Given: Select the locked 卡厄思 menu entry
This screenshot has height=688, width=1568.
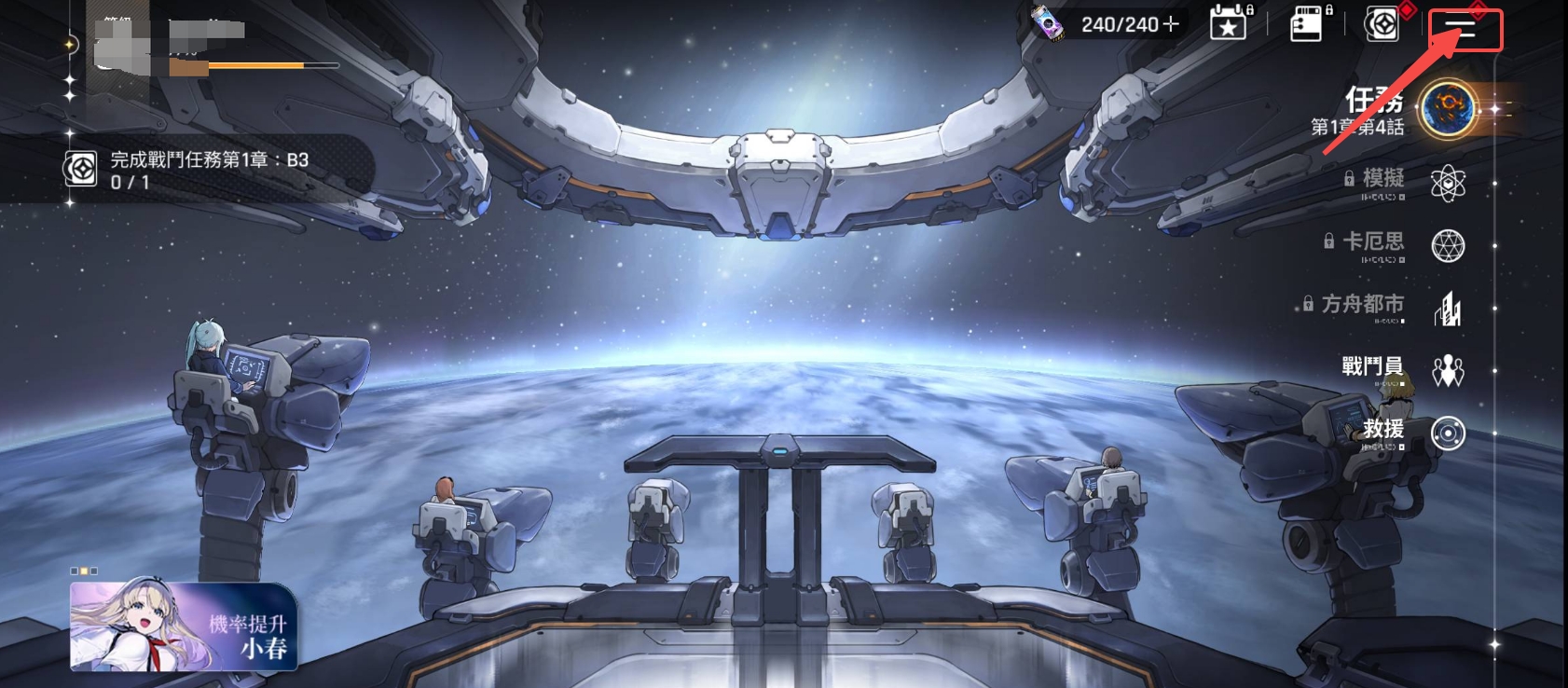Looking at the screenshot, I should coord(1447,245).
